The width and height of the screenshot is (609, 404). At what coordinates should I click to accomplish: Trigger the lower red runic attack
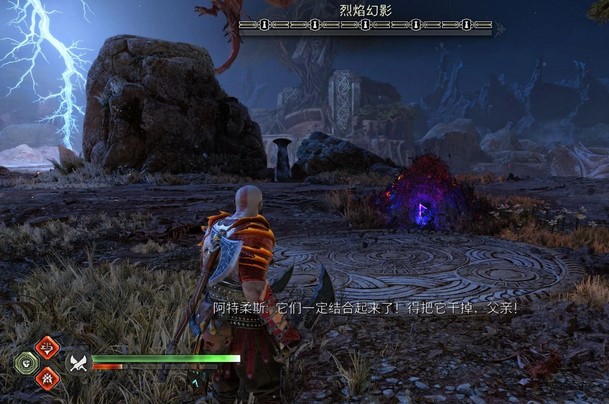click(x=47, y=376)
